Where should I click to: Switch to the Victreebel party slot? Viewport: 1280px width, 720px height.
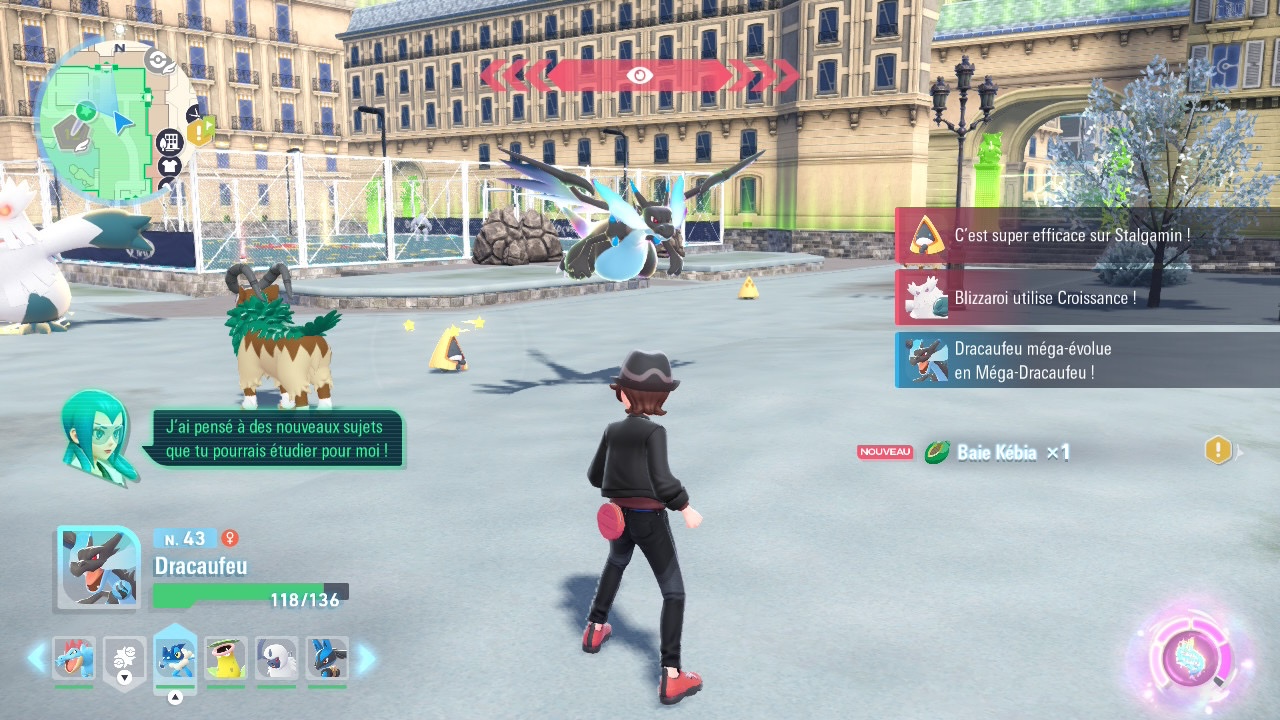pos(226,659)
